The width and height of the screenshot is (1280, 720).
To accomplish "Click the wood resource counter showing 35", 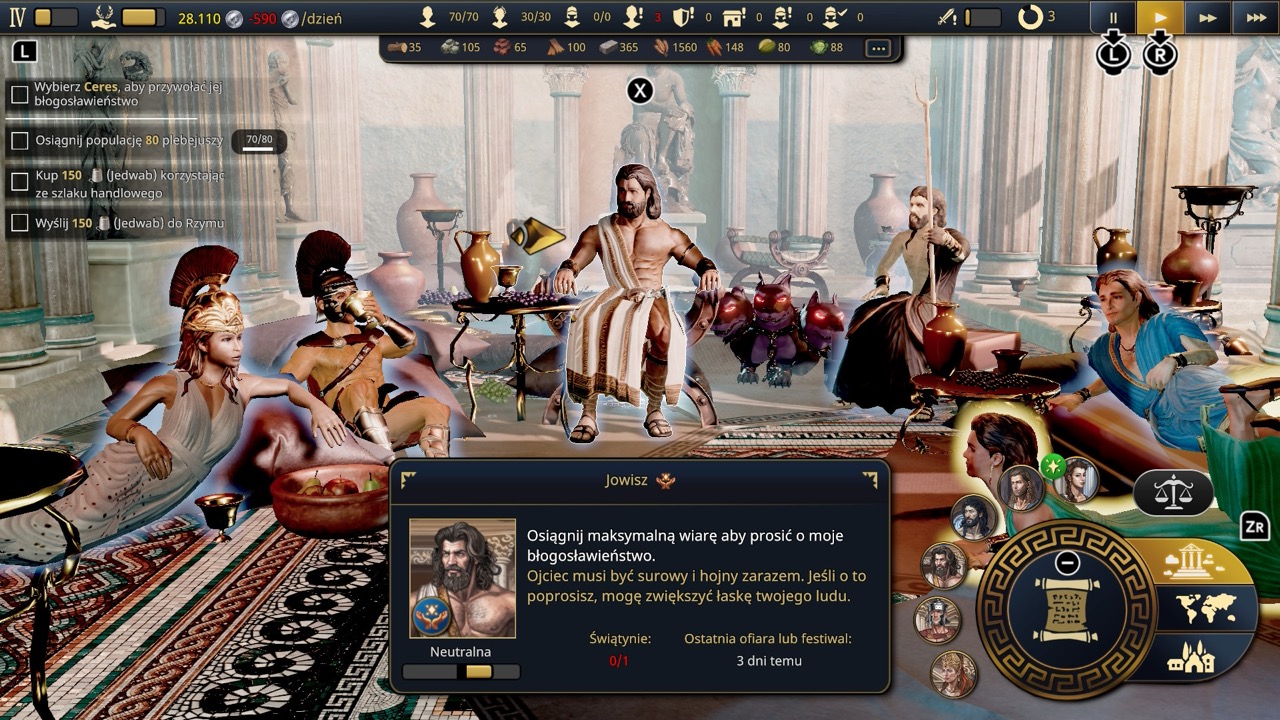I will [x=405, y=47].
